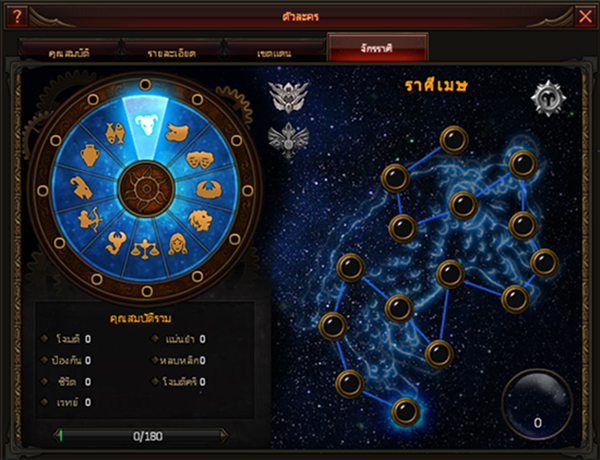Click the sun emblem at wheel center
The image size is (600, 460).
click(146, 186)
